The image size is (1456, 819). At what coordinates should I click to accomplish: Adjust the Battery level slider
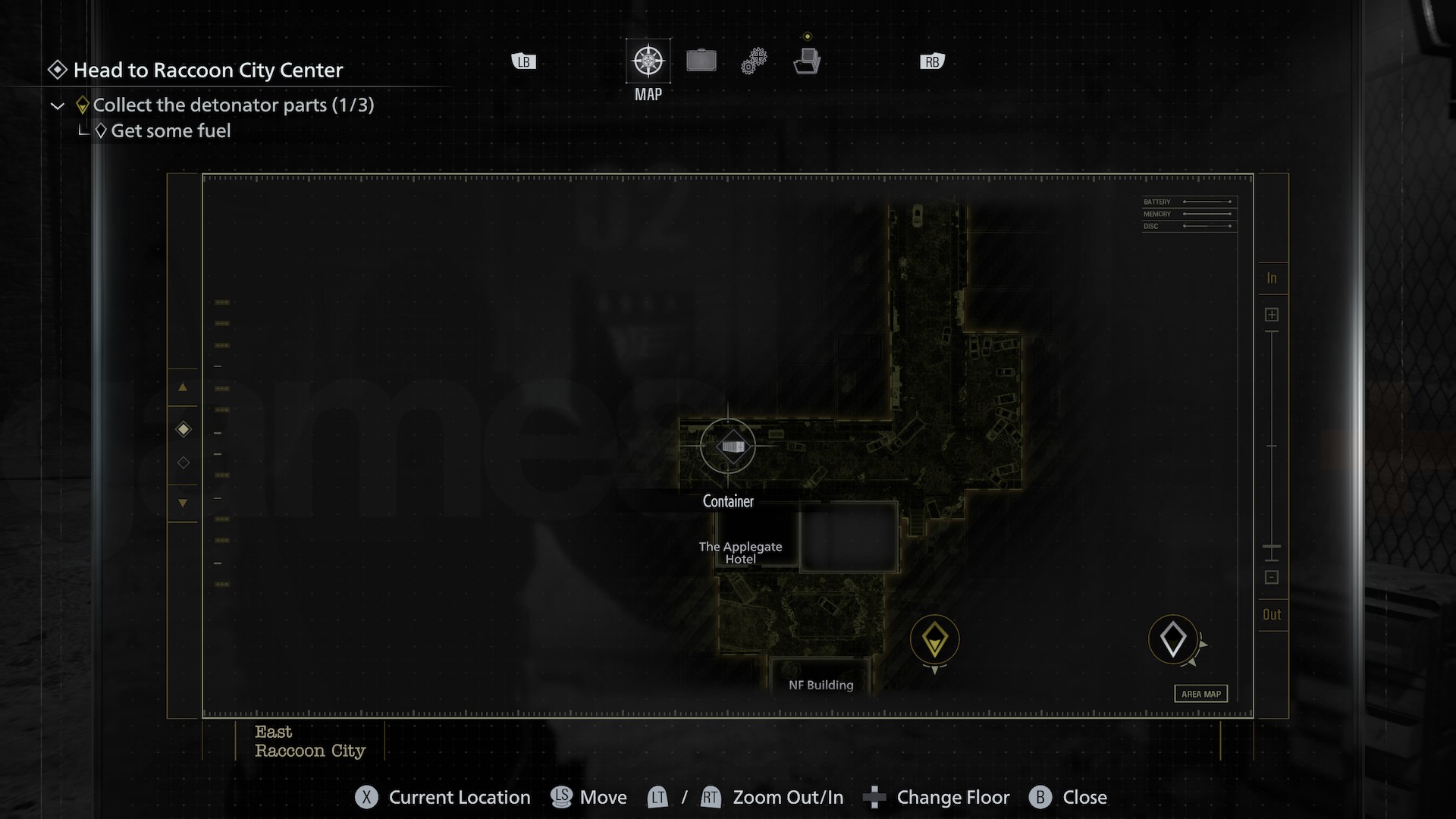(x=1208, y=202)
